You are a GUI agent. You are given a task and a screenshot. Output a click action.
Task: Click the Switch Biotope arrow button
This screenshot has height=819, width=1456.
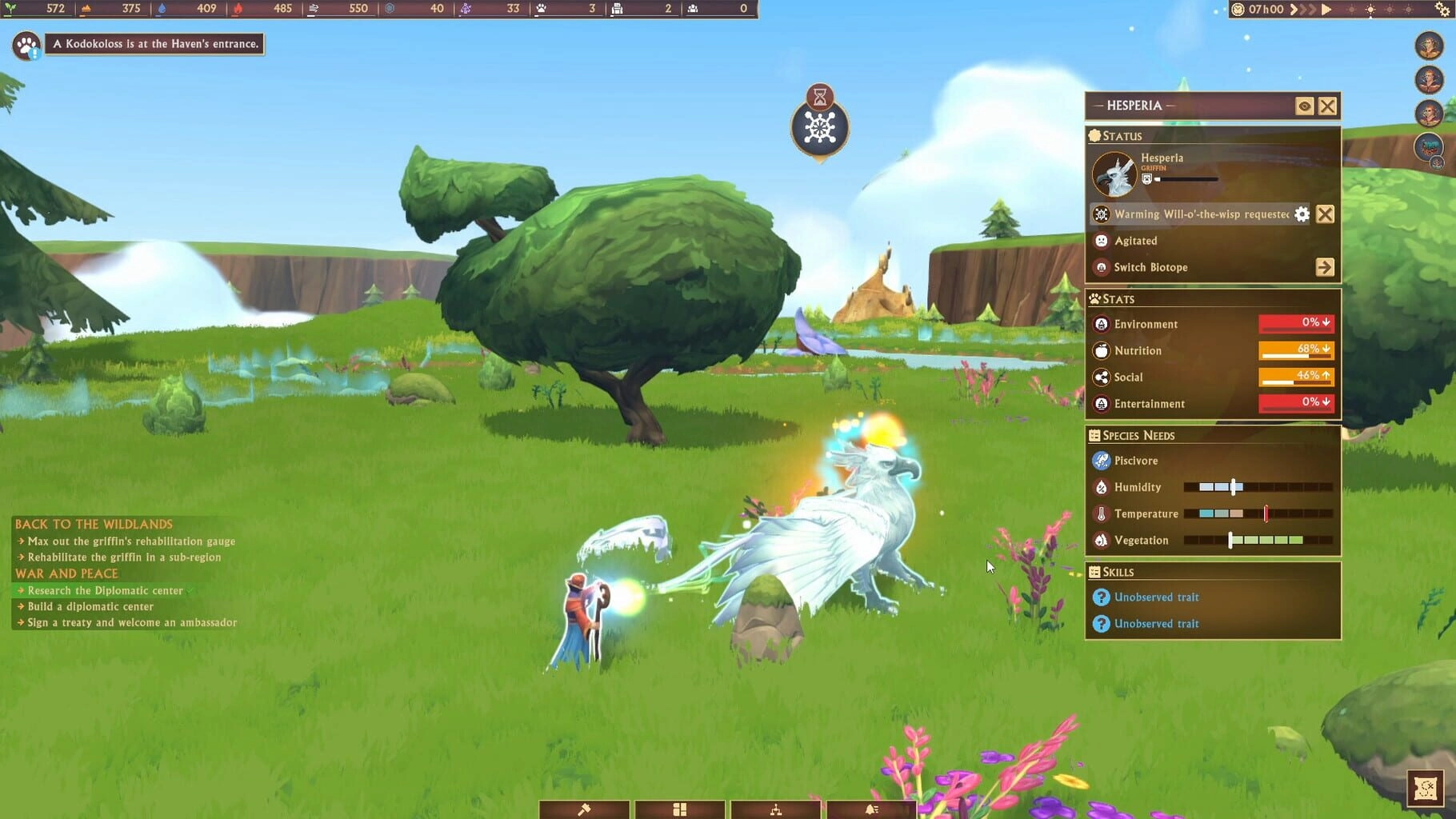[x=1325, y=267]
